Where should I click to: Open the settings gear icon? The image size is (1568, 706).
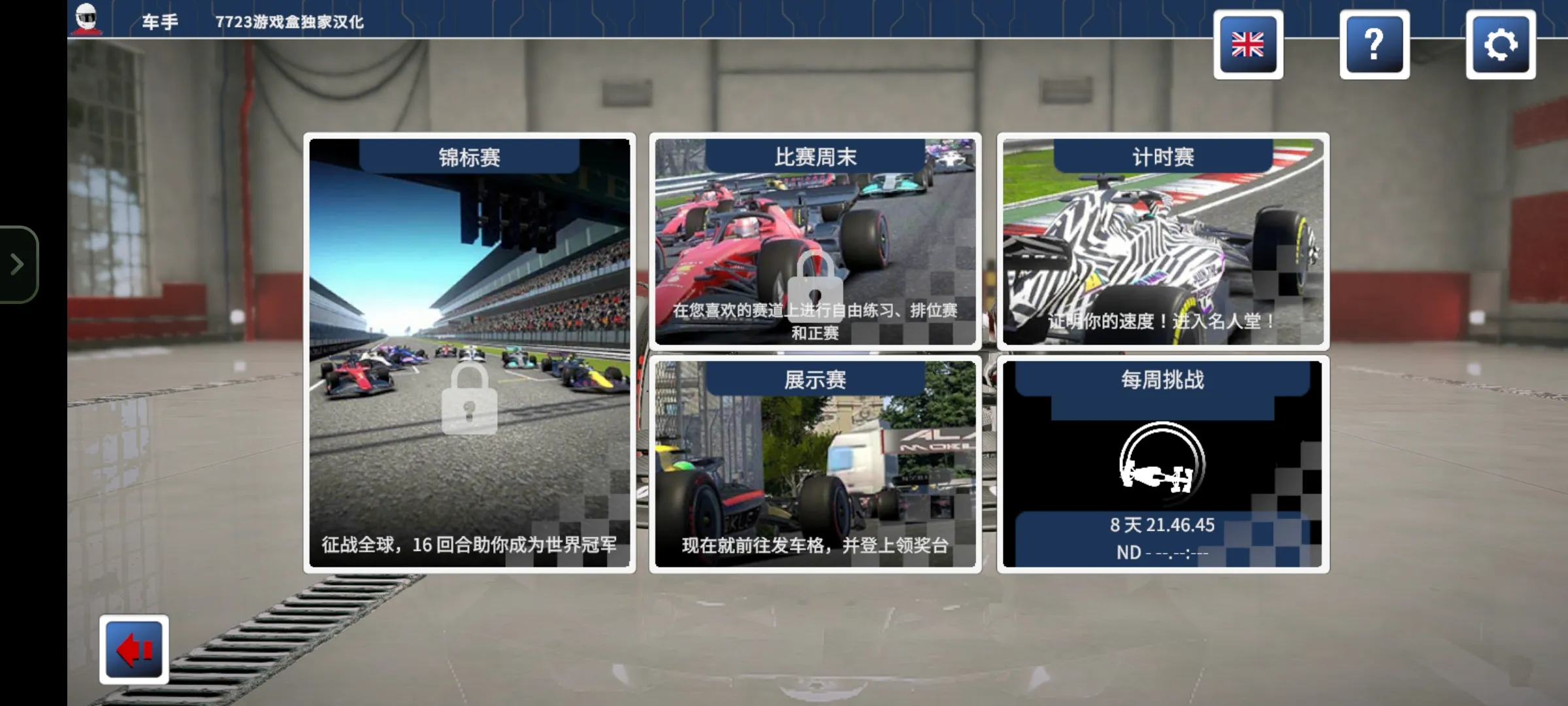point(1501,46)
